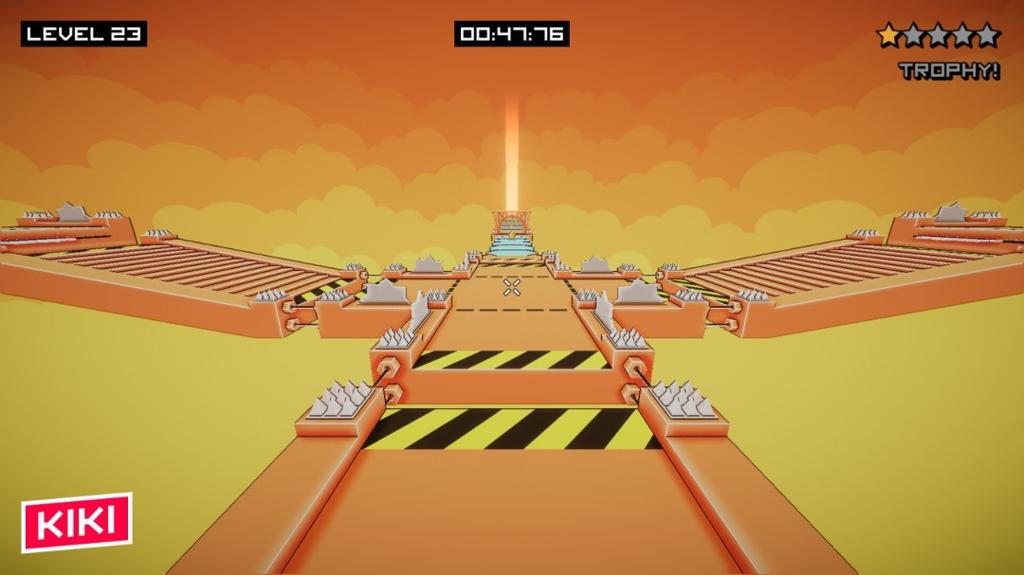
Task: Click the KIKI channel logo watermark
Action: [77, 521]
